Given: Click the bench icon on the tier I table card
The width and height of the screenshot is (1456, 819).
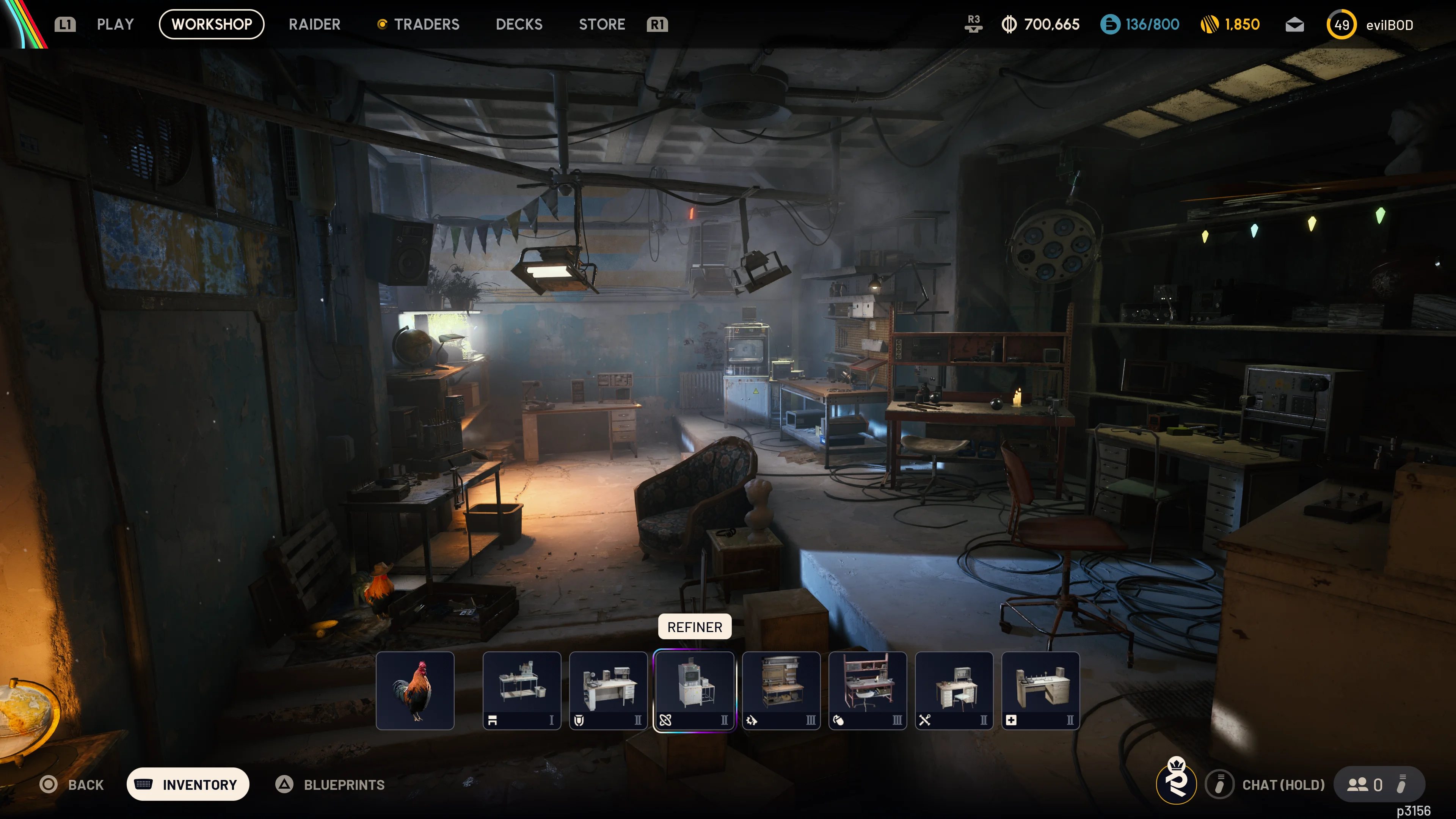Looking at the screenshot, I should pyautogui.click(x=492, y=720).
